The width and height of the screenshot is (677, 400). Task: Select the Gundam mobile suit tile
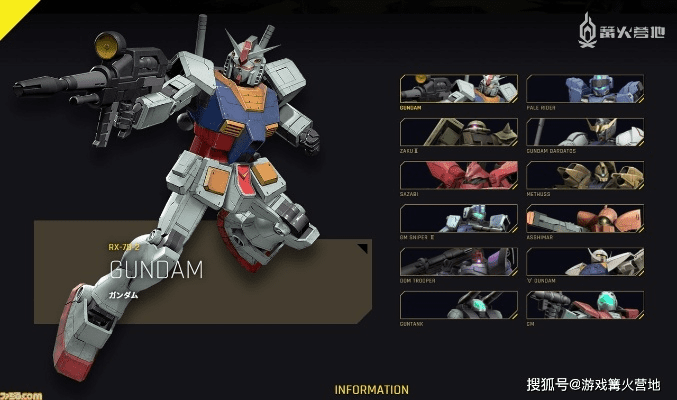click(459, 88)
